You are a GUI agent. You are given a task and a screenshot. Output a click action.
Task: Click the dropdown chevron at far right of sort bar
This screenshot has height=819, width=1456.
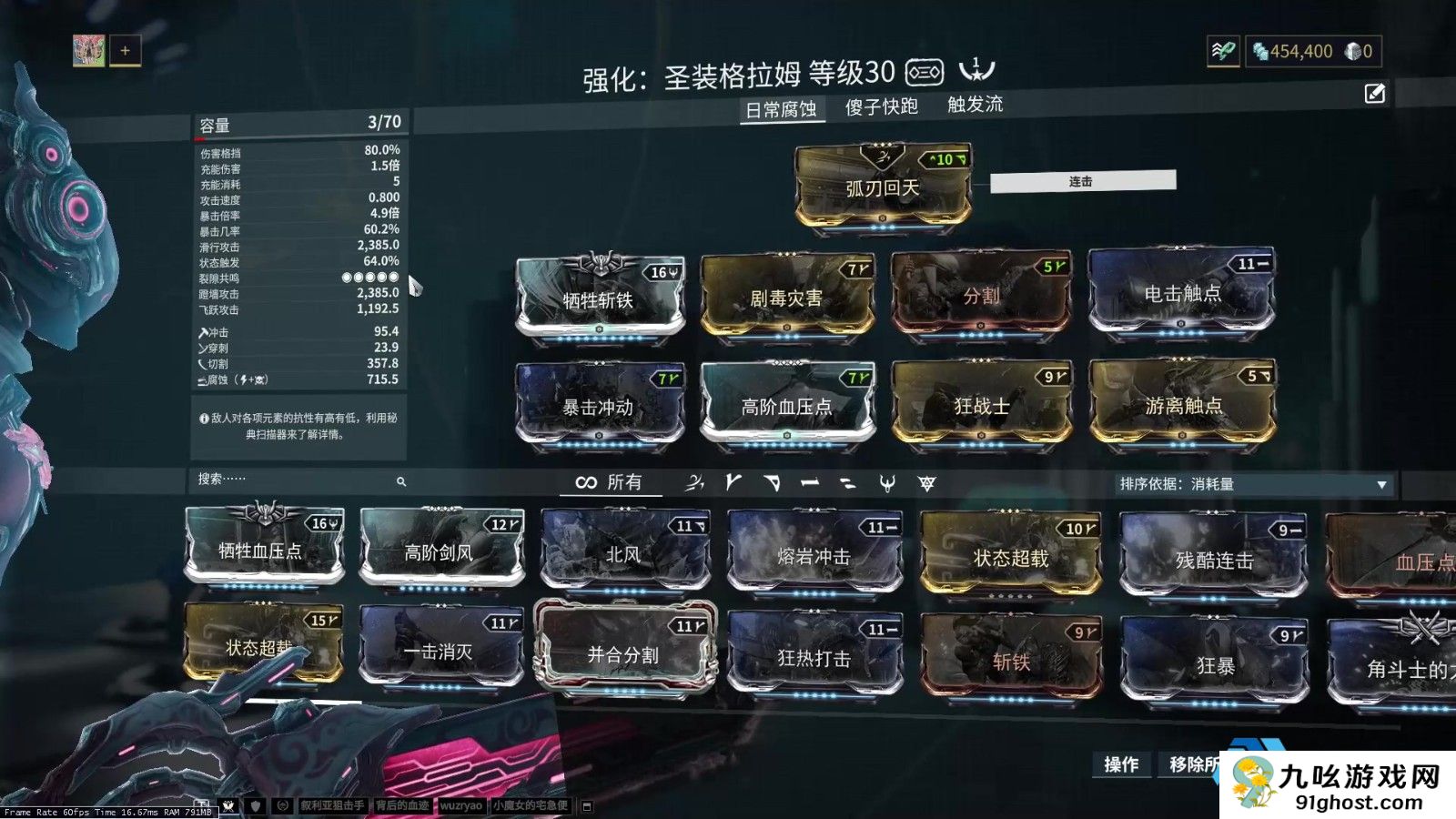click(1383, 485)
